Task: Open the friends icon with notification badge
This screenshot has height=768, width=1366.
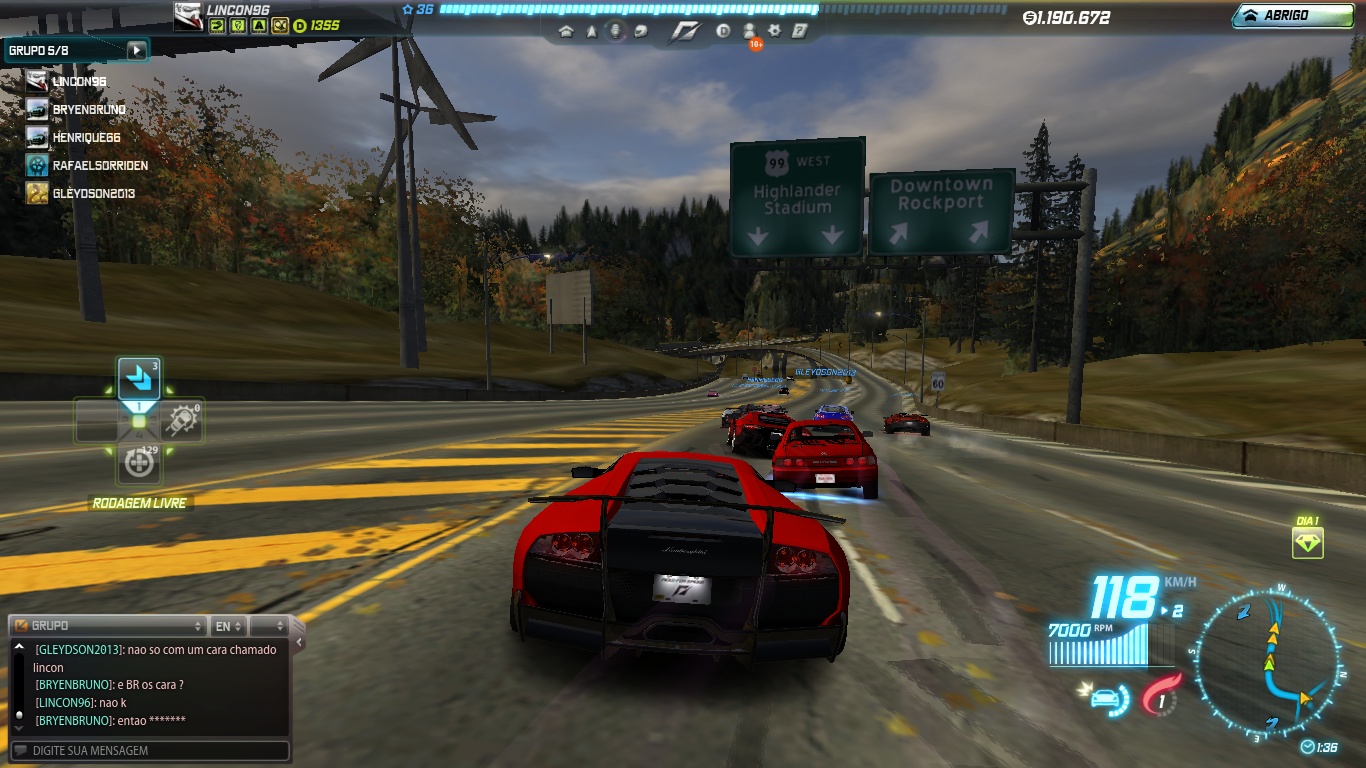Action: [749, 31]
